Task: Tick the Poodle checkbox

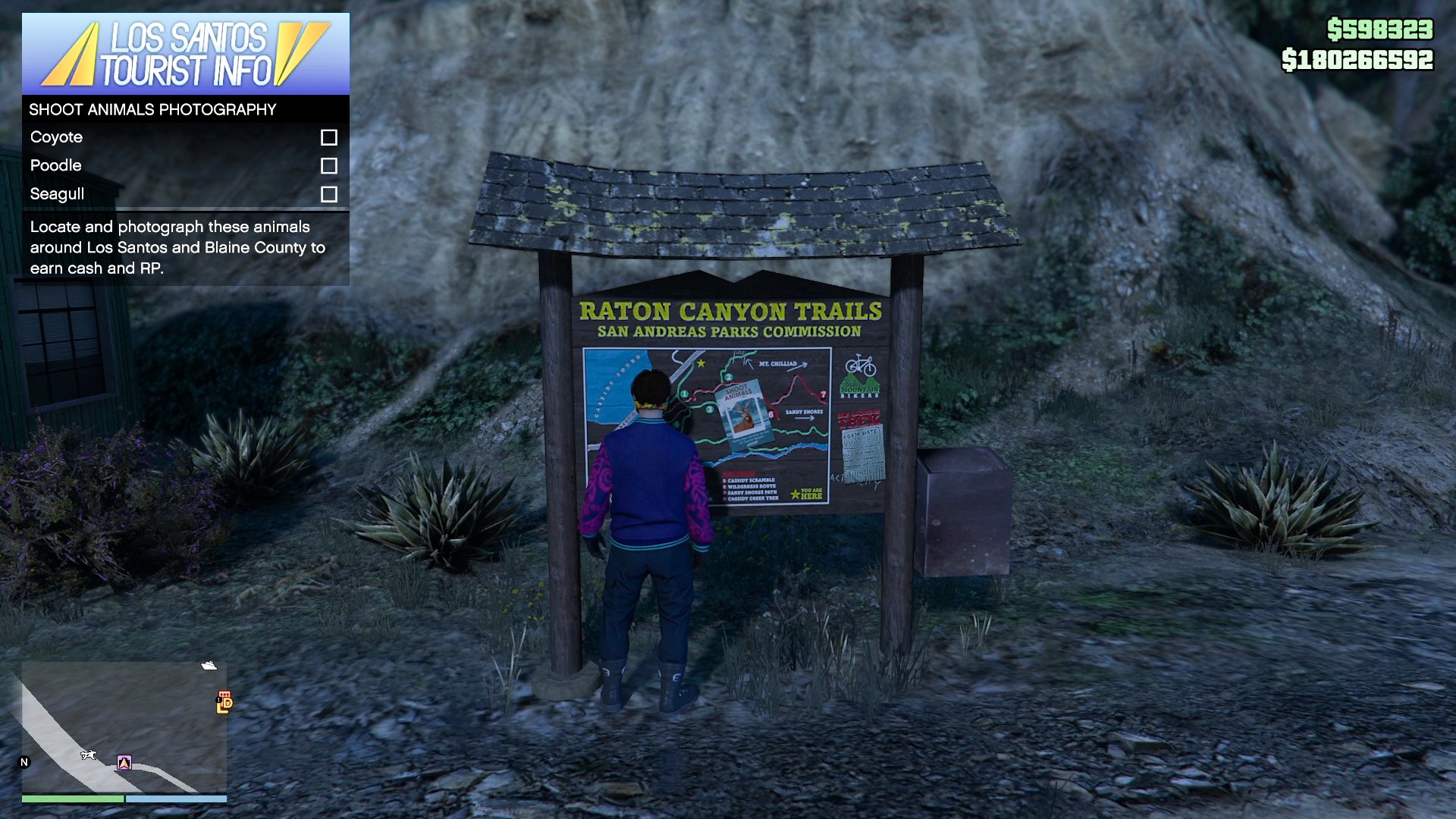Action: click(x=329, y=165)
